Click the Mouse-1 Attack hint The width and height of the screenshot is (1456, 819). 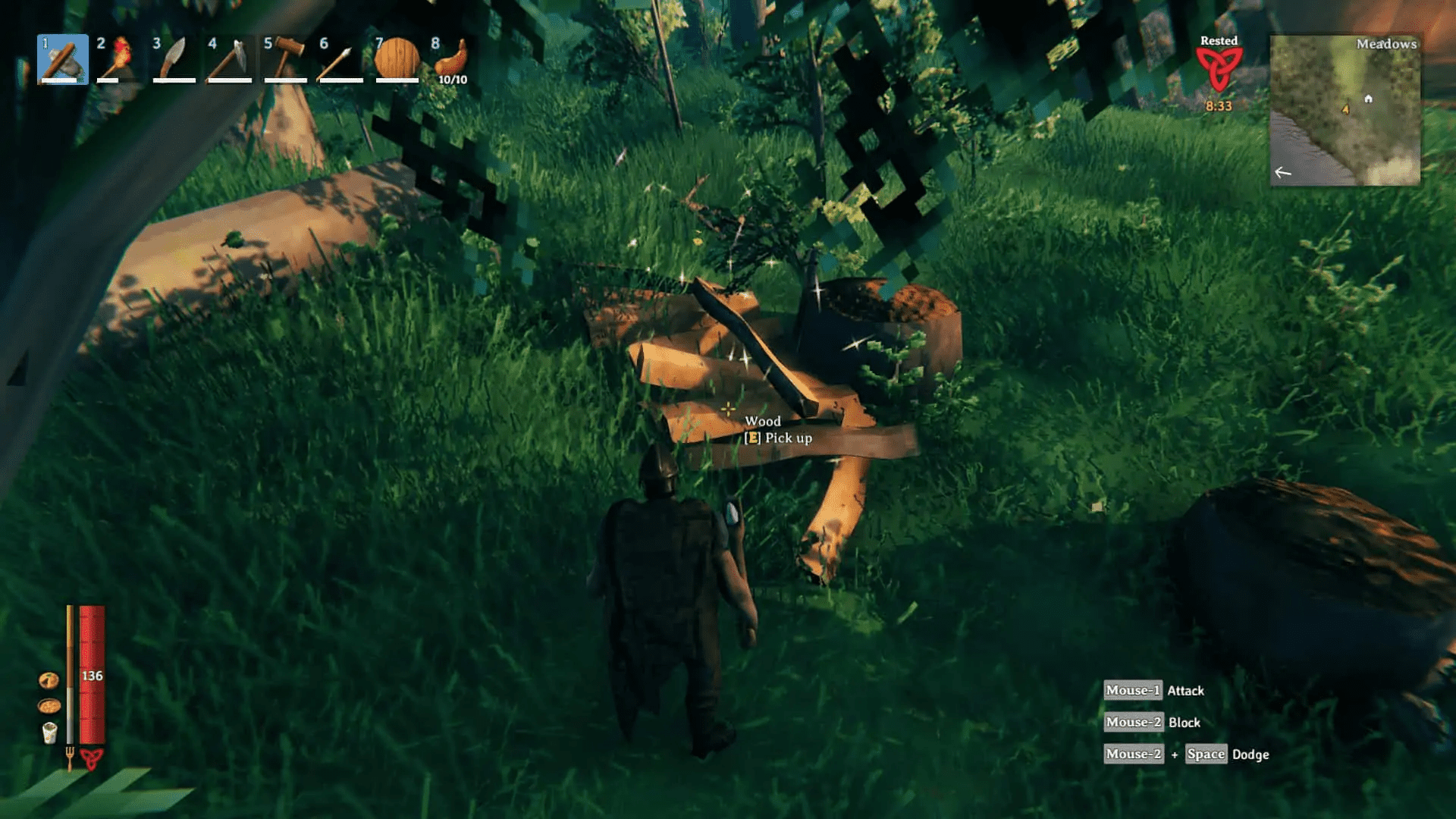tap(1152, 690)
